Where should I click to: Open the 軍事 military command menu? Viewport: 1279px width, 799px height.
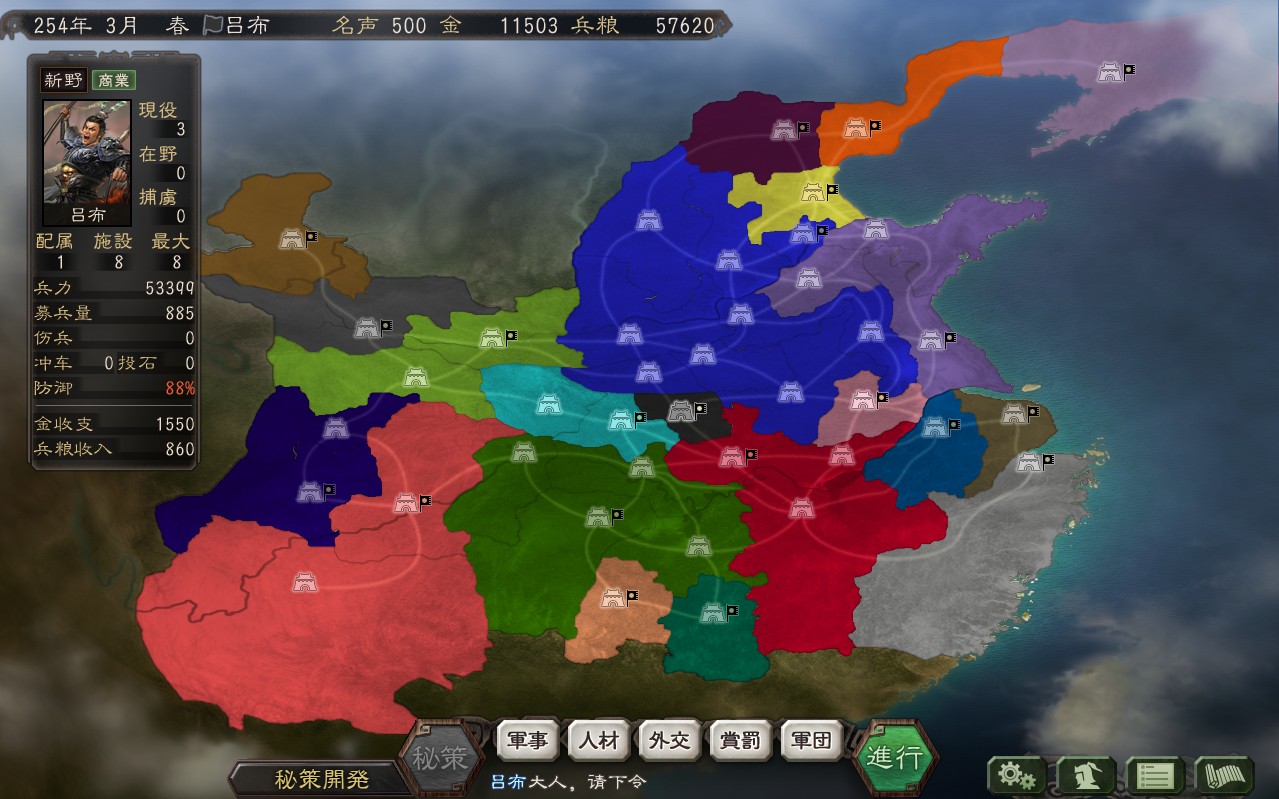tap(527, 741)
